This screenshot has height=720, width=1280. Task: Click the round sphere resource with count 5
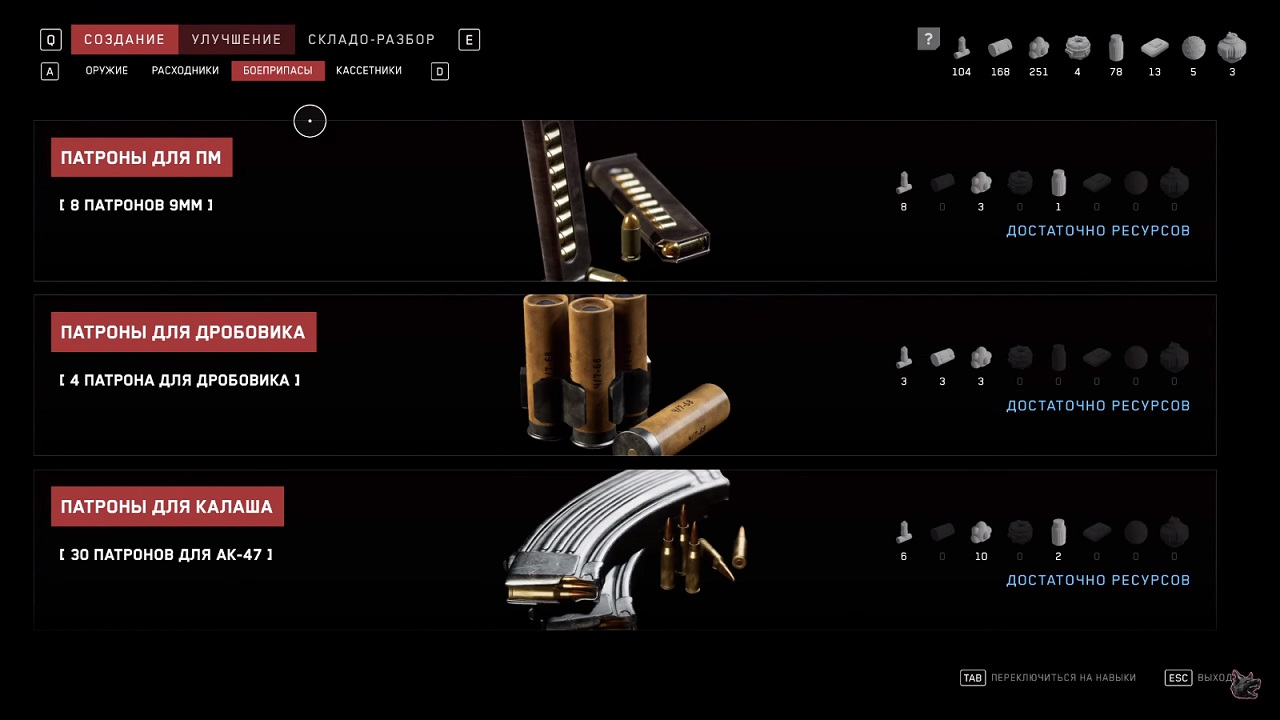(1193, 47)
